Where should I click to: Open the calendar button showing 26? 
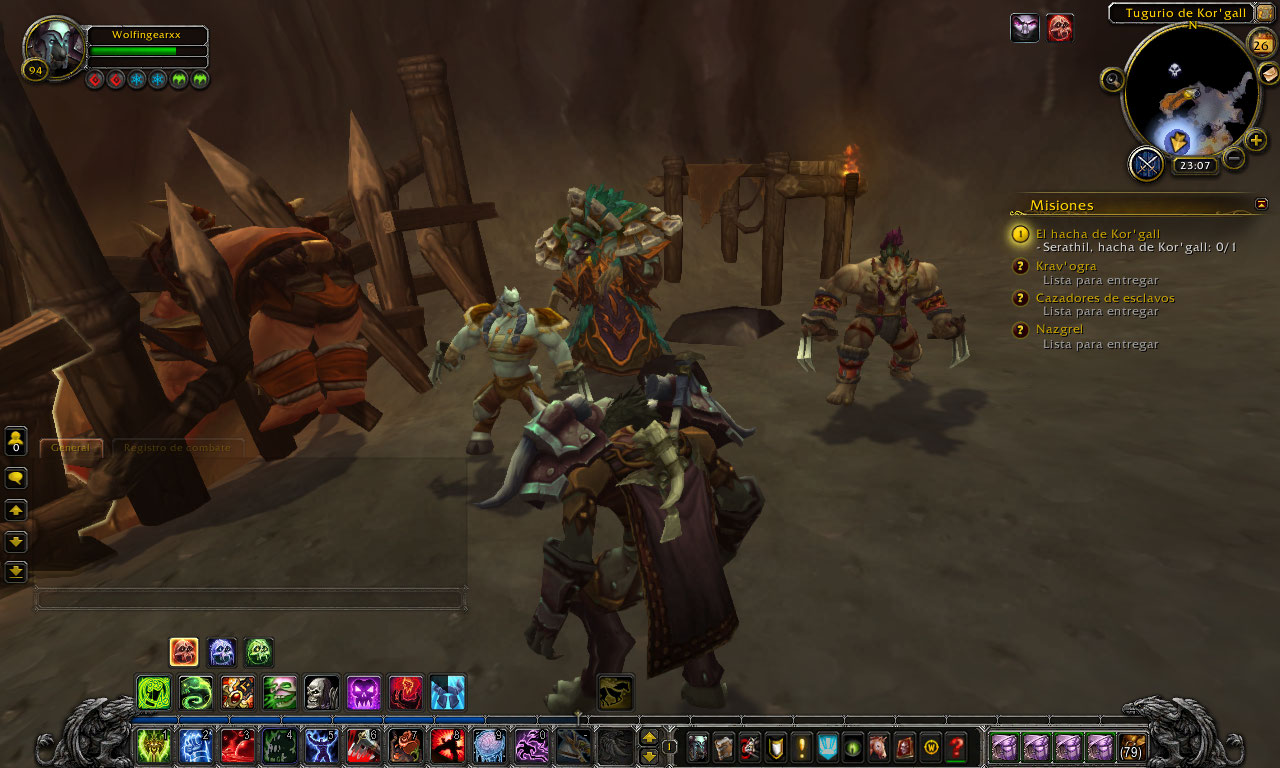[1261, 45]
